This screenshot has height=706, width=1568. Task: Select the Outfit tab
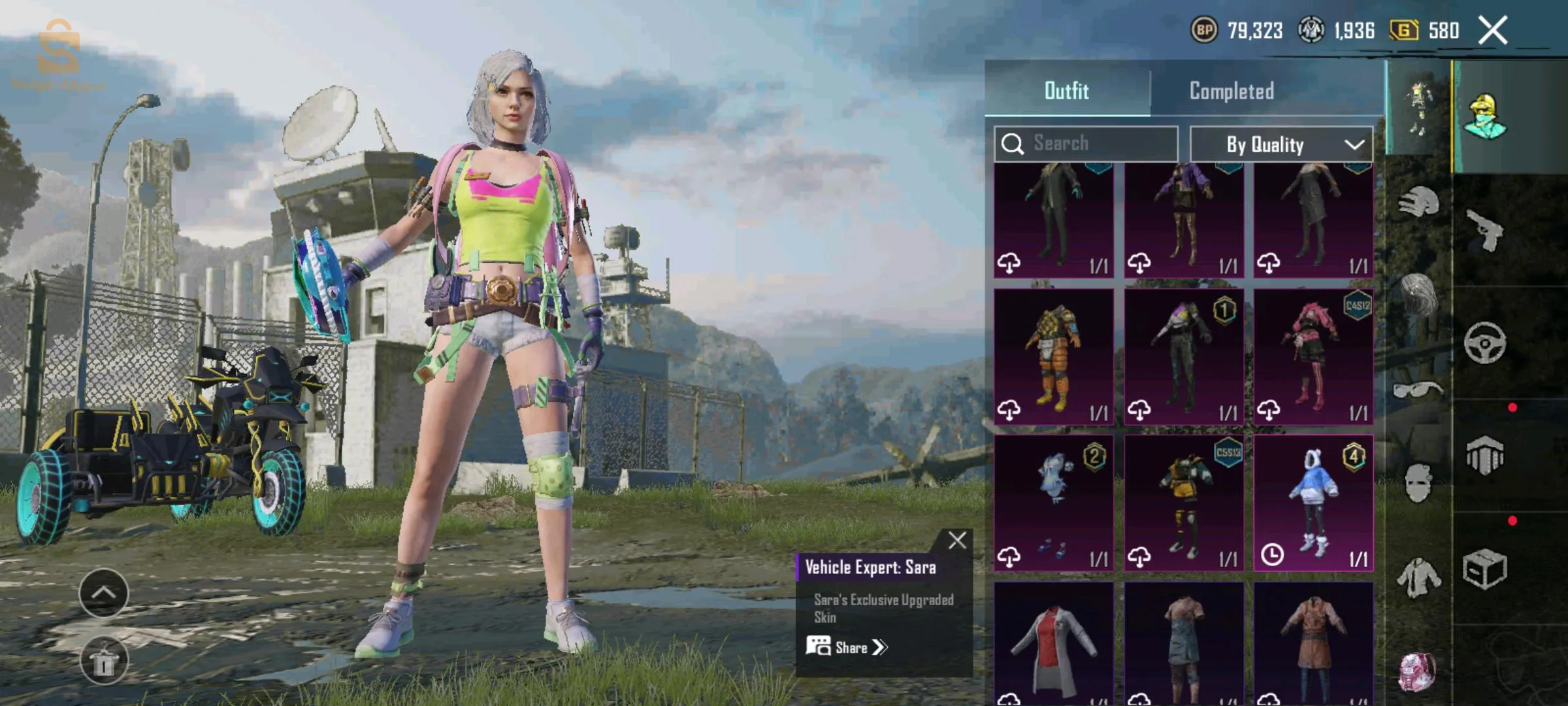point(1066,91)
